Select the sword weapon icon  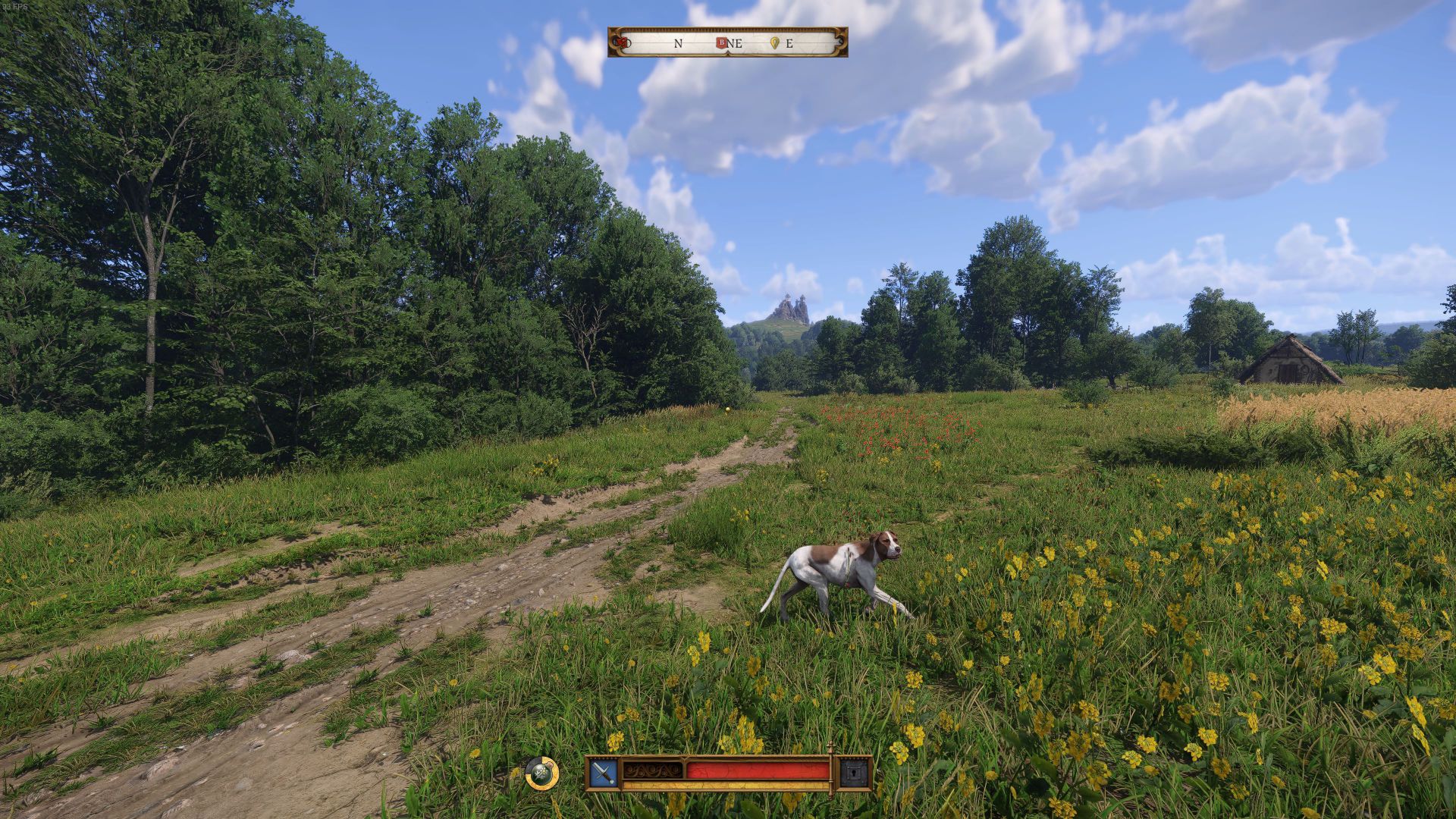(x=604, y=773)
